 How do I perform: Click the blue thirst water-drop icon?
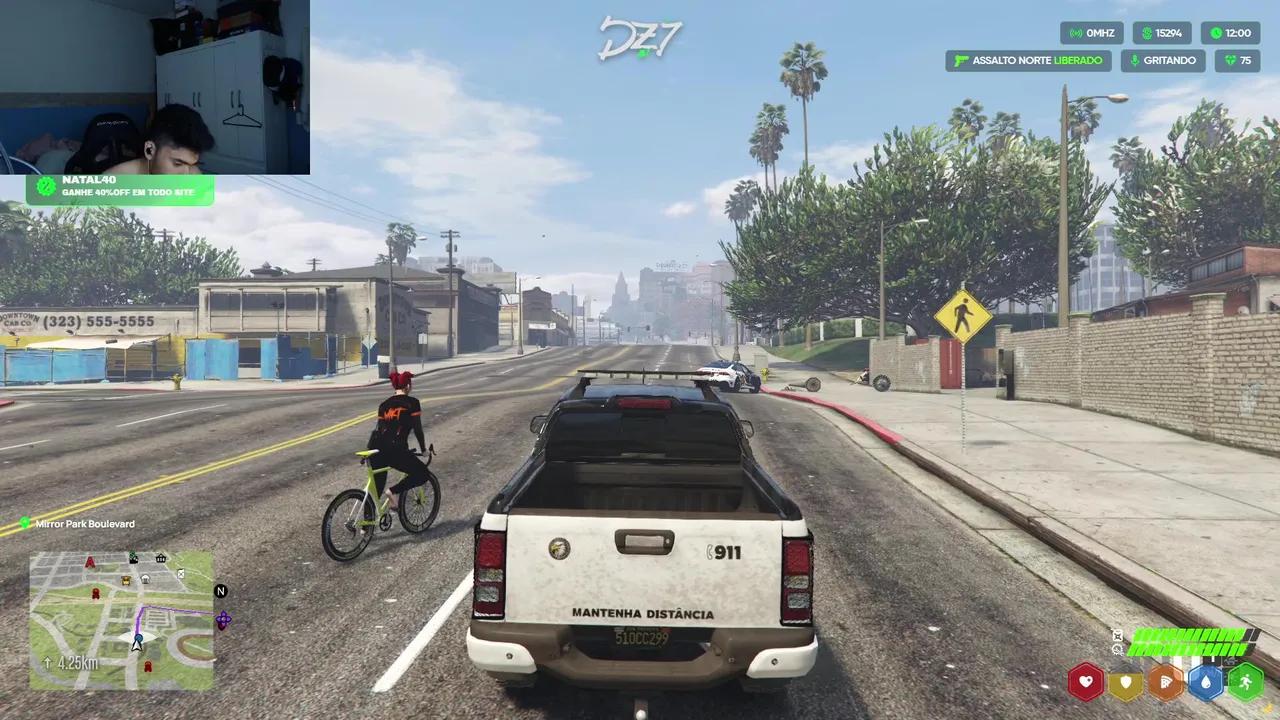tap(1206, 681)
